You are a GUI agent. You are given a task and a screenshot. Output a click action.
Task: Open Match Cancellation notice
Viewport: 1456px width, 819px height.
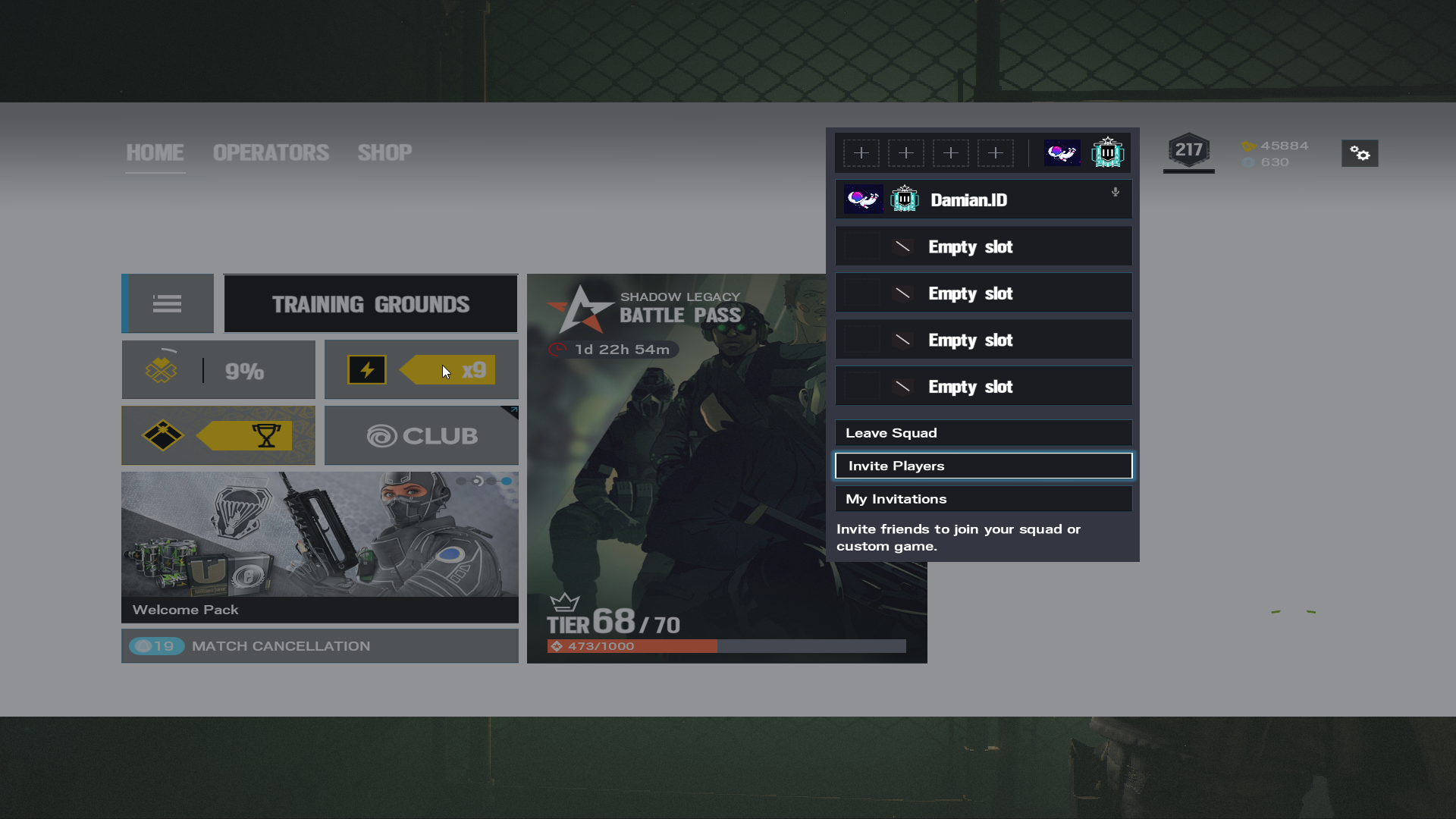tap(319, 646)
